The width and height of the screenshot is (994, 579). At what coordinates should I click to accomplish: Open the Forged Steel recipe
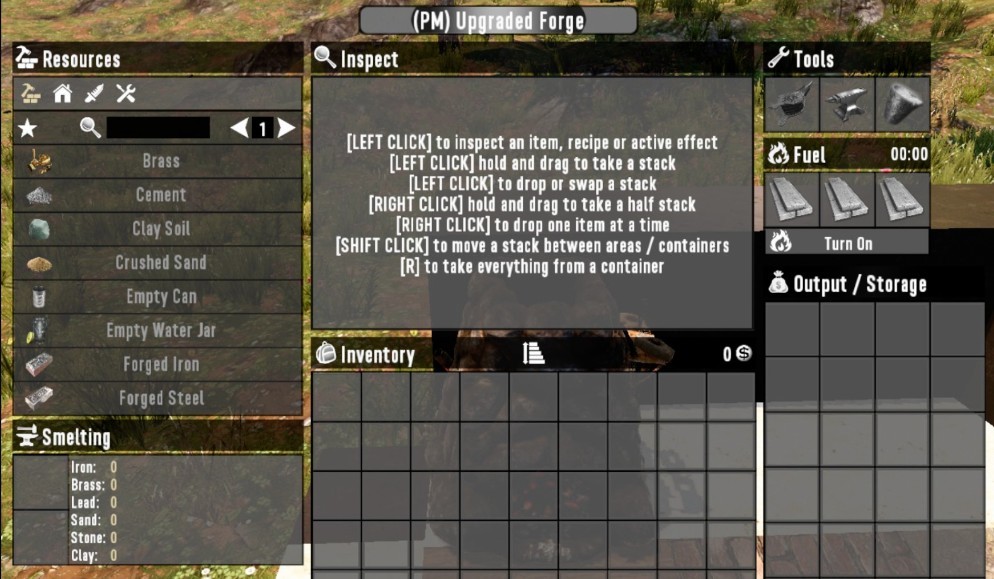coord(160,398)
